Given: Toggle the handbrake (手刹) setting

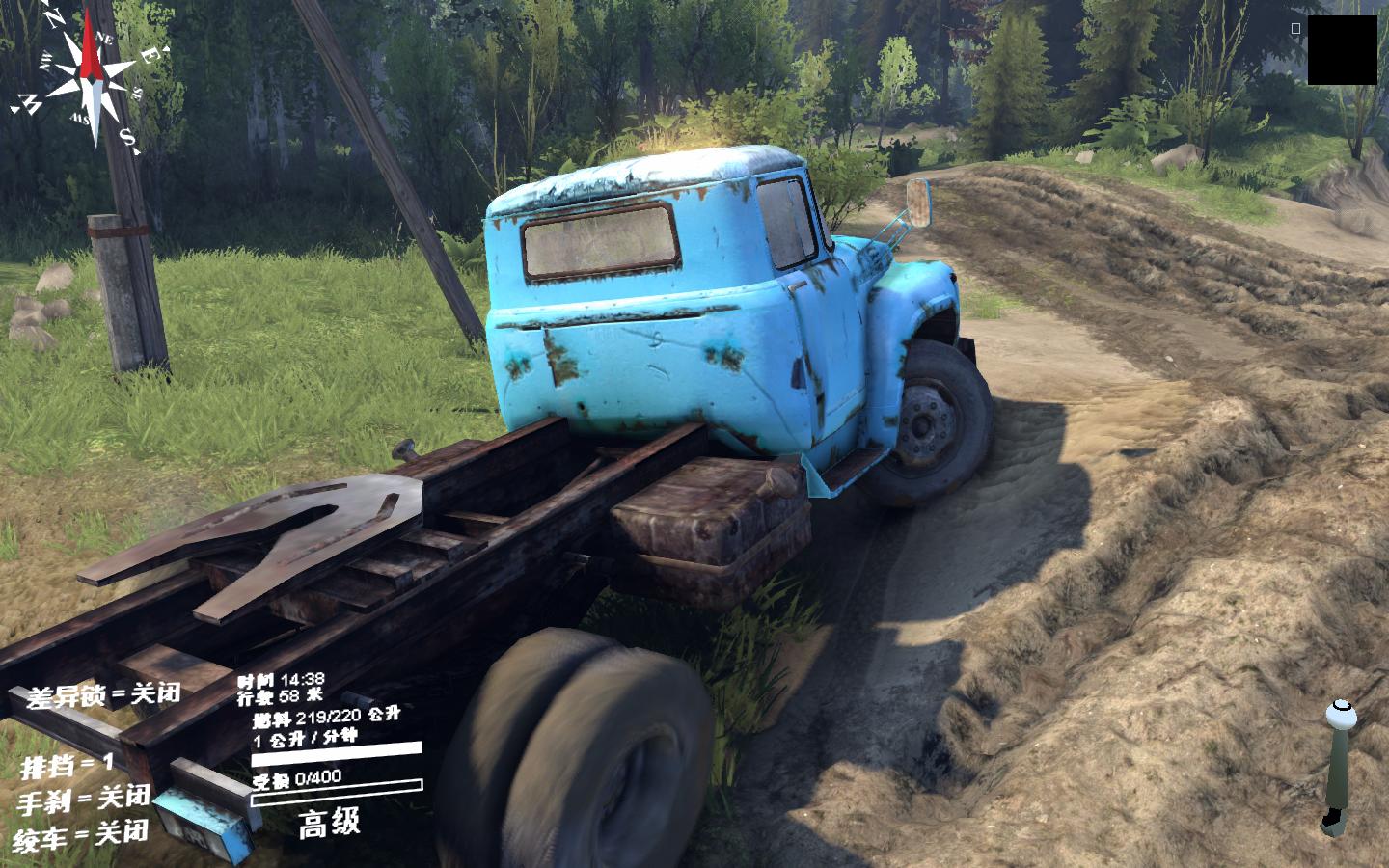Looking at the screenshot, I should pyautogui.click(x=83, y=800).
